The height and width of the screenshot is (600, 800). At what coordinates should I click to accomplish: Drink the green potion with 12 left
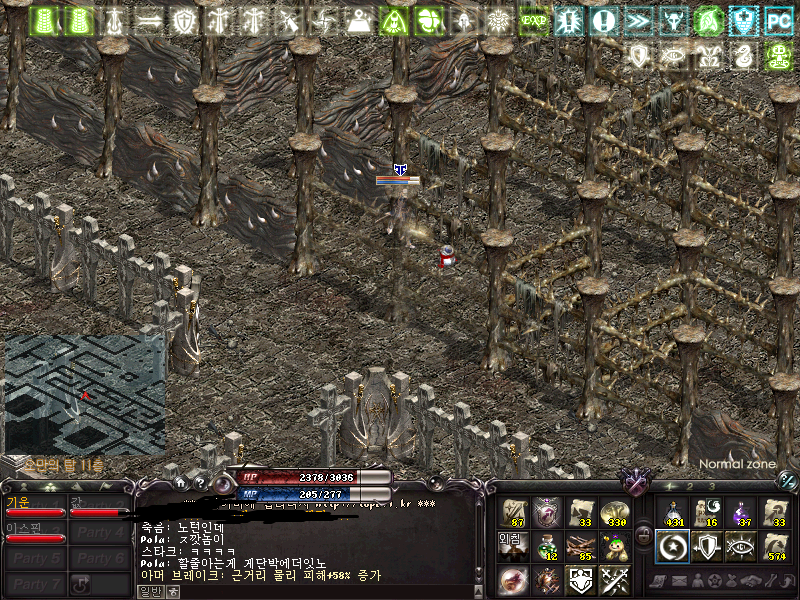coord(548,546)
